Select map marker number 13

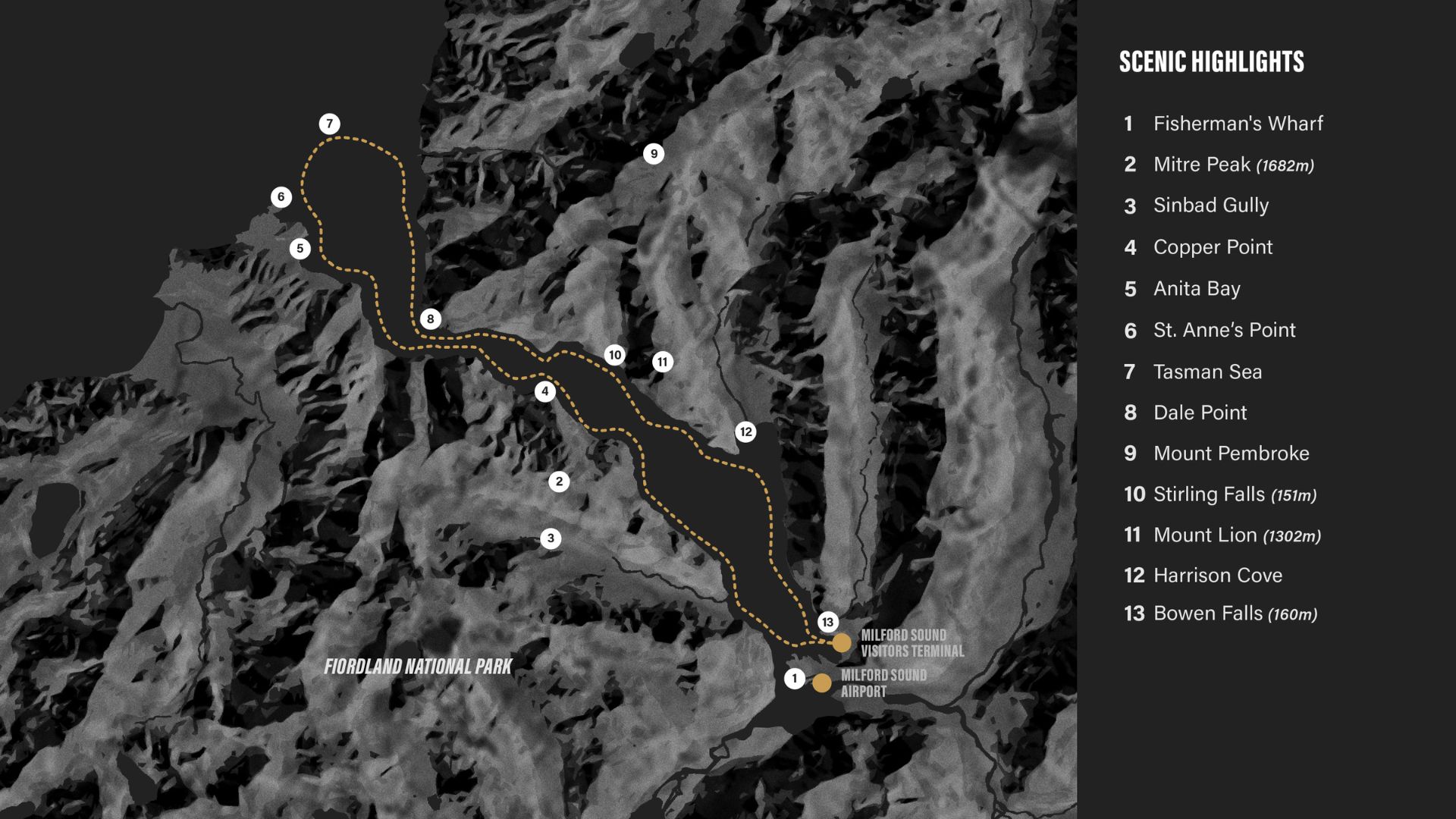click(x=827, y=623)
